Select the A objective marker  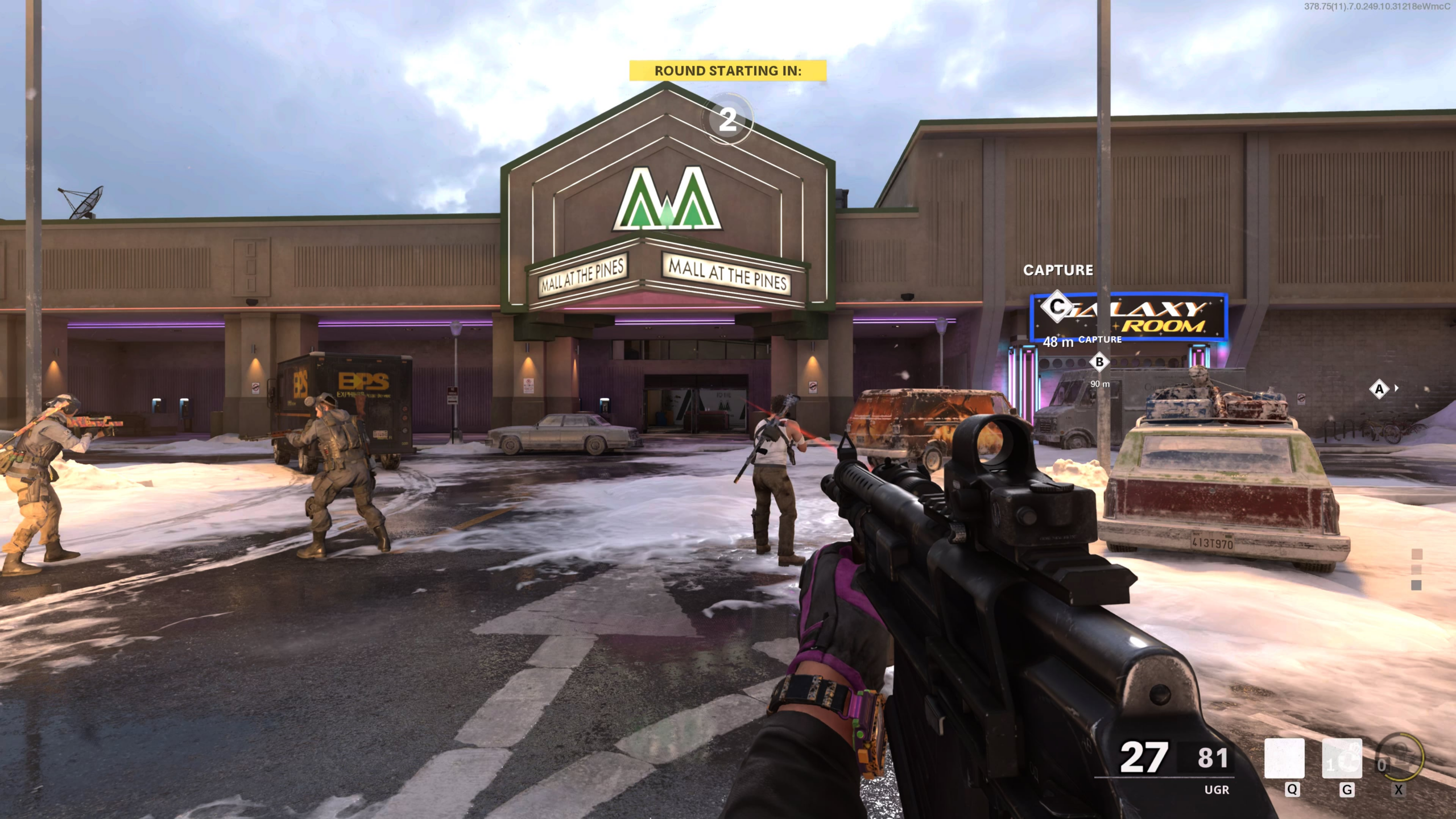pyautogui.click(x=1379, y=390)
